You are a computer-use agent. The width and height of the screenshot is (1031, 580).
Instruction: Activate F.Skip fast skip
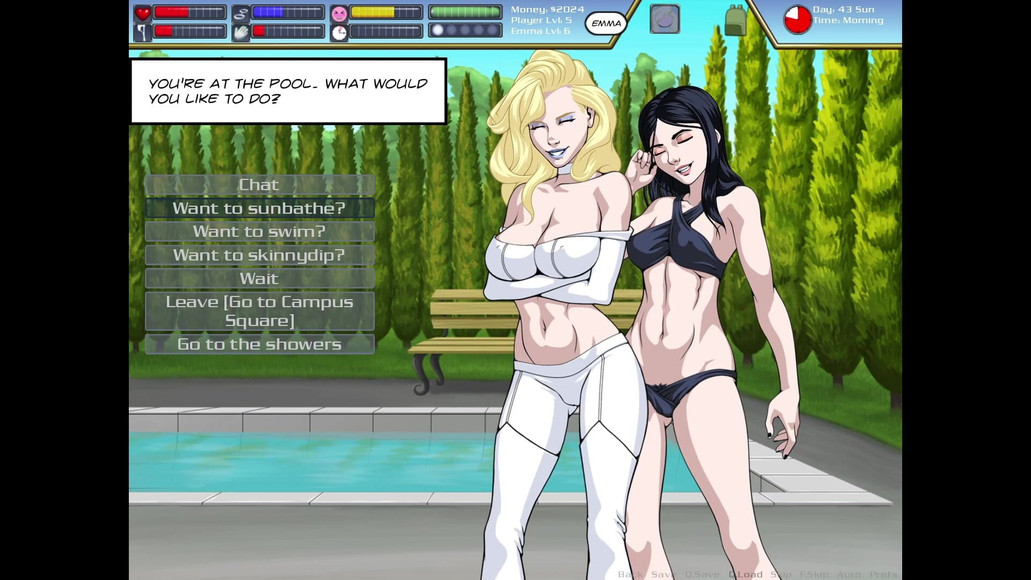tap(814, 574)
